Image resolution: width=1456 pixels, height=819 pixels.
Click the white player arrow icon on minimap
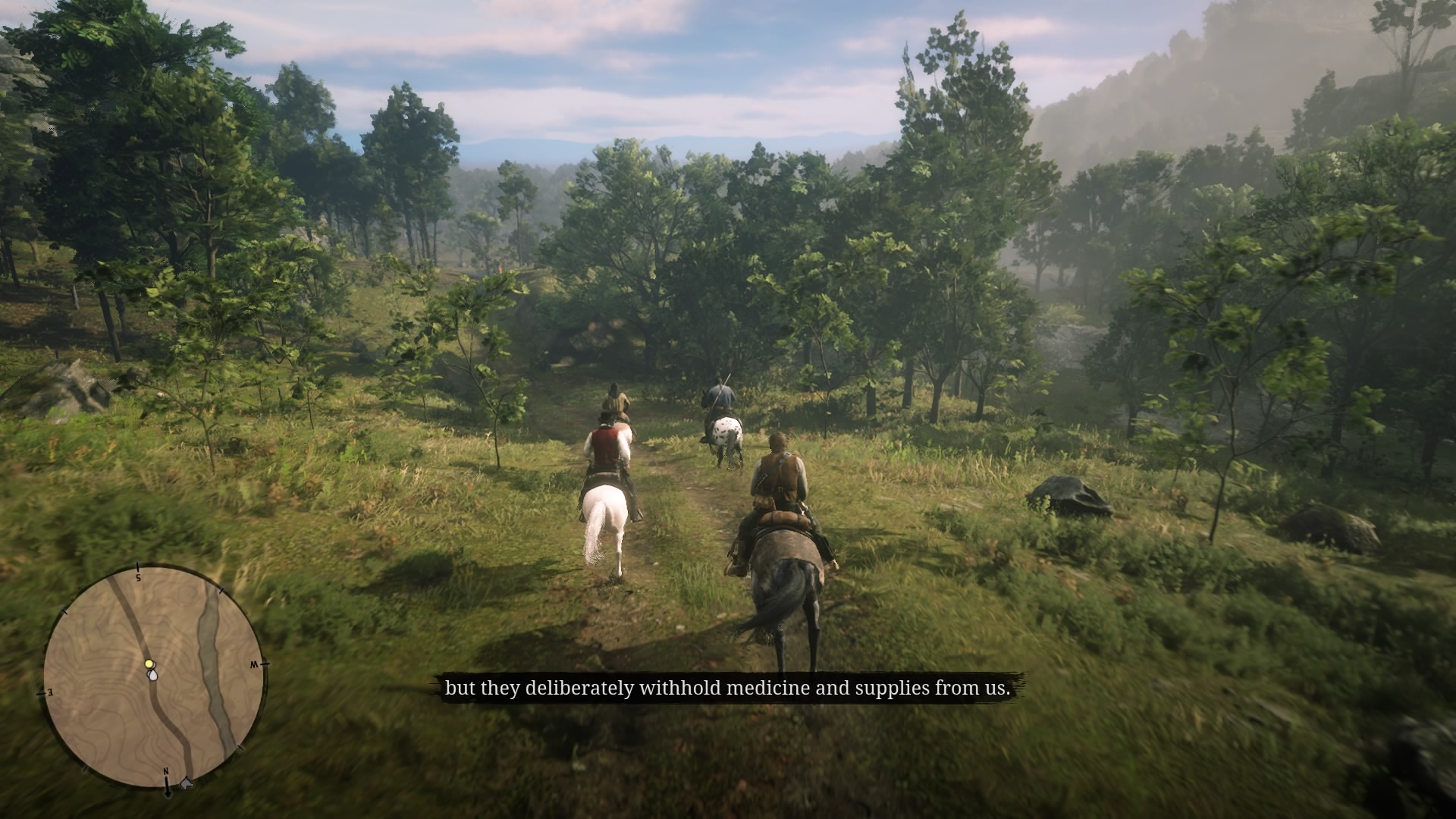(x=153, y=677)
